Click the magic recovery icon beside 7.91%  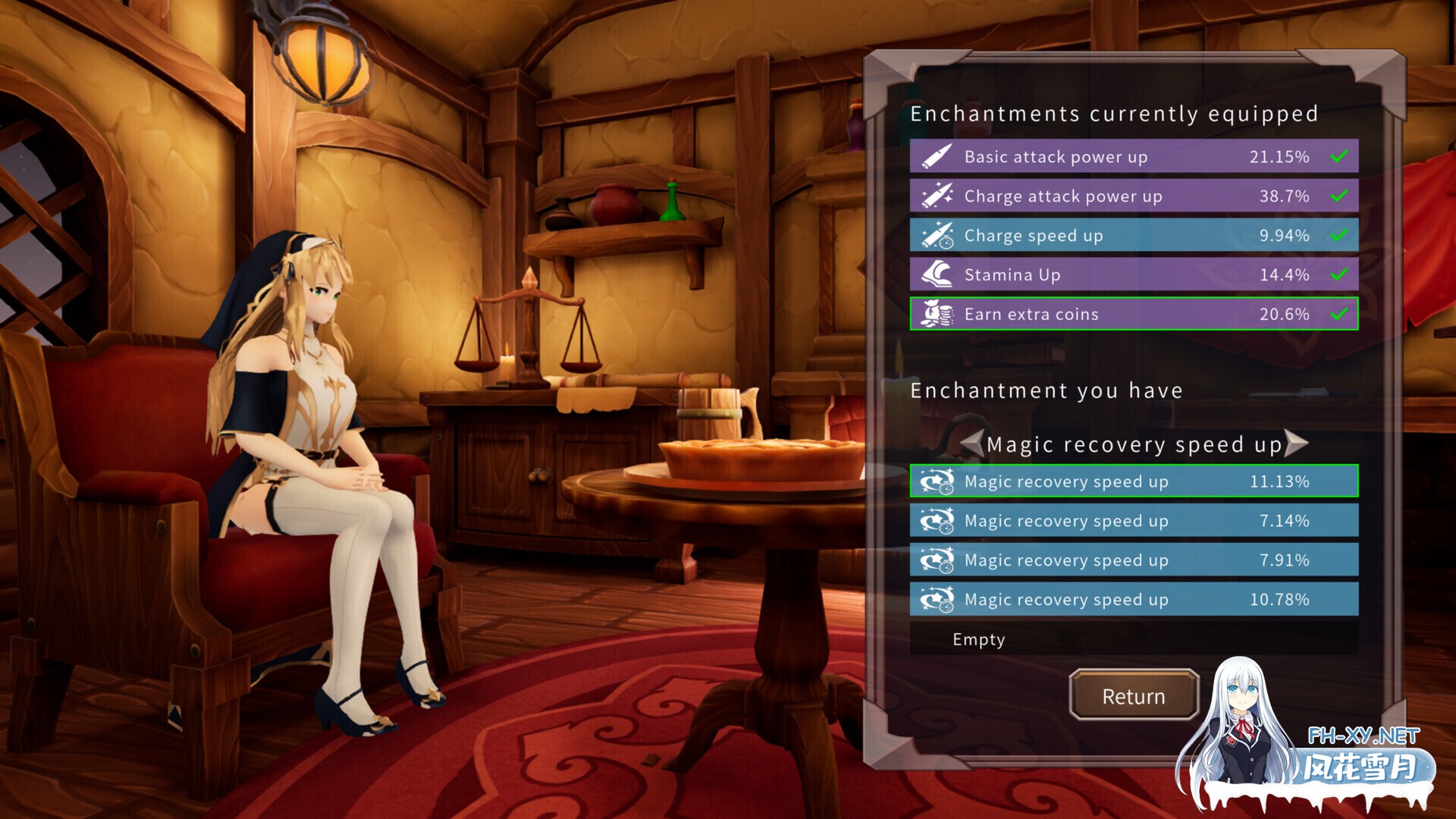pos(938,560)
